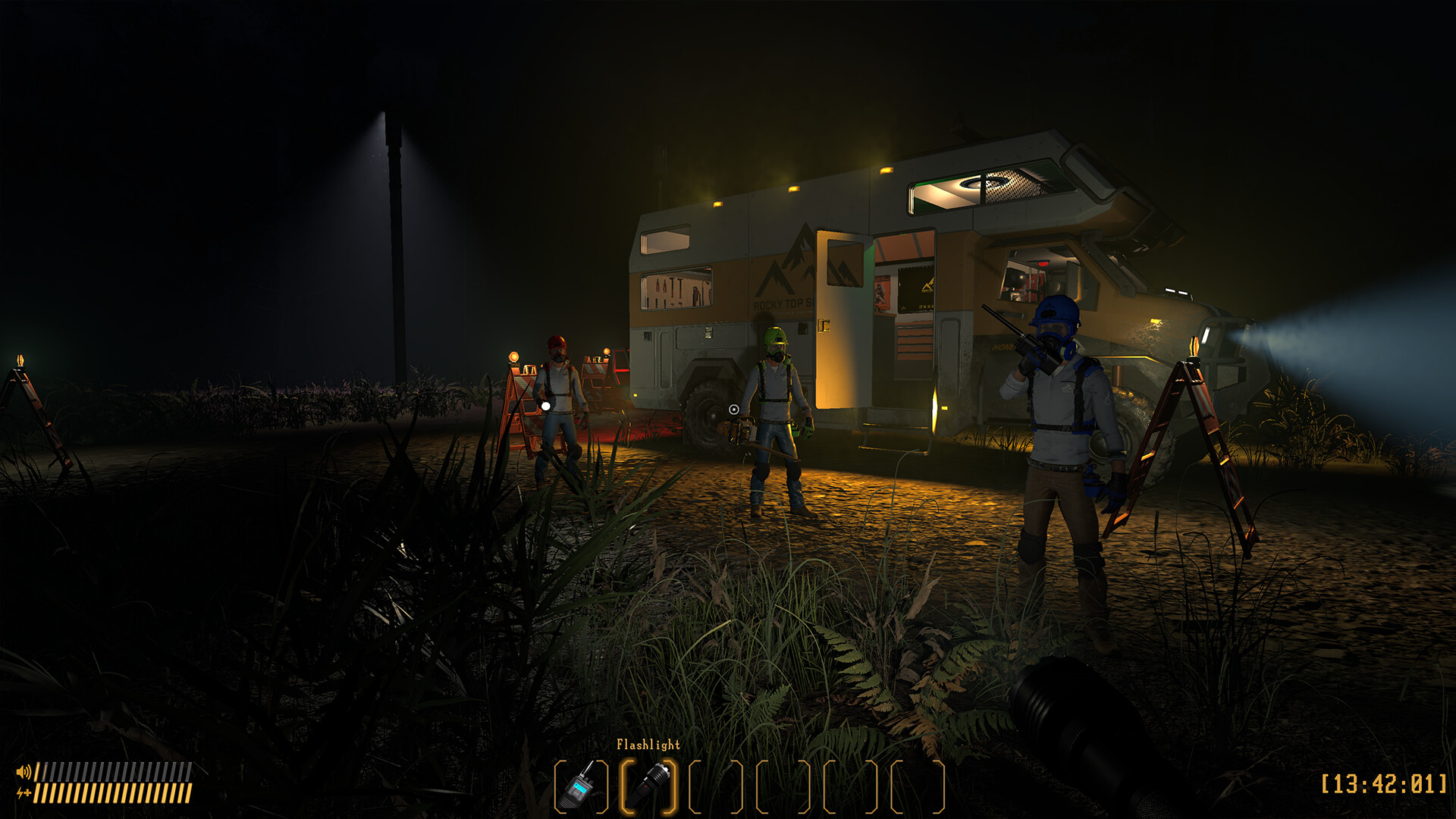
Task: Click the lightning battery-charge icon
Action: (x=24, y=793)
